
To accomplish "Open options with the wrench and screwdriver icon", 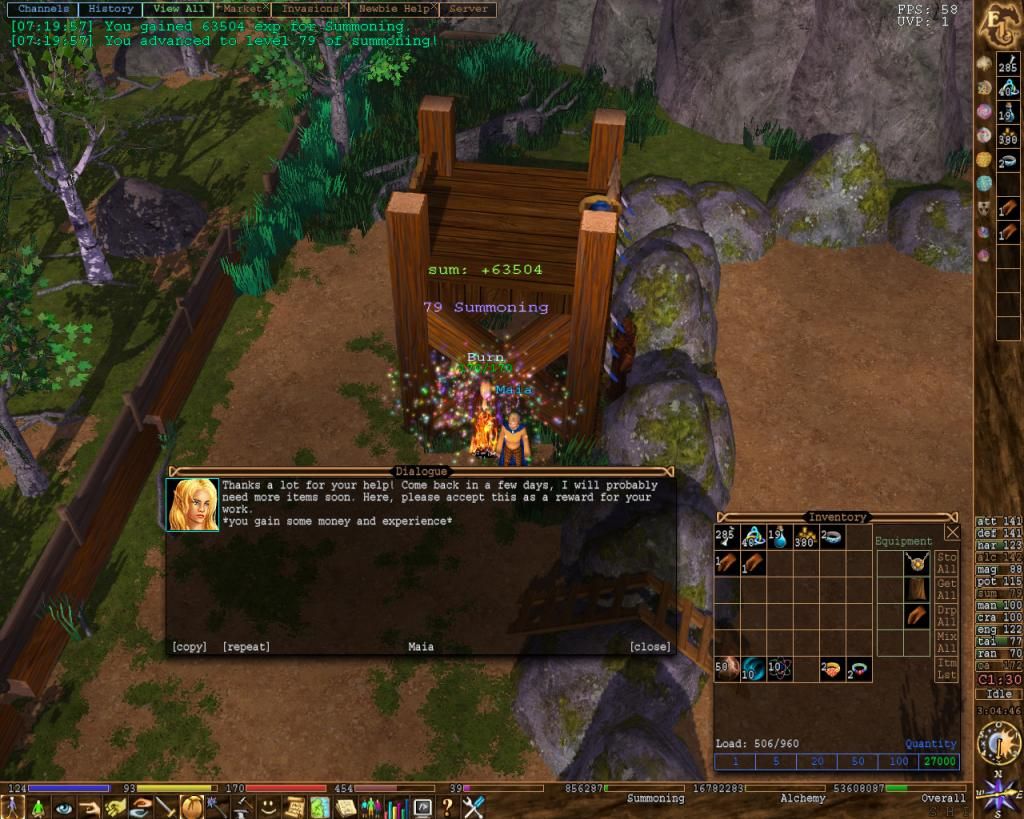I will (x=473, y=807).
